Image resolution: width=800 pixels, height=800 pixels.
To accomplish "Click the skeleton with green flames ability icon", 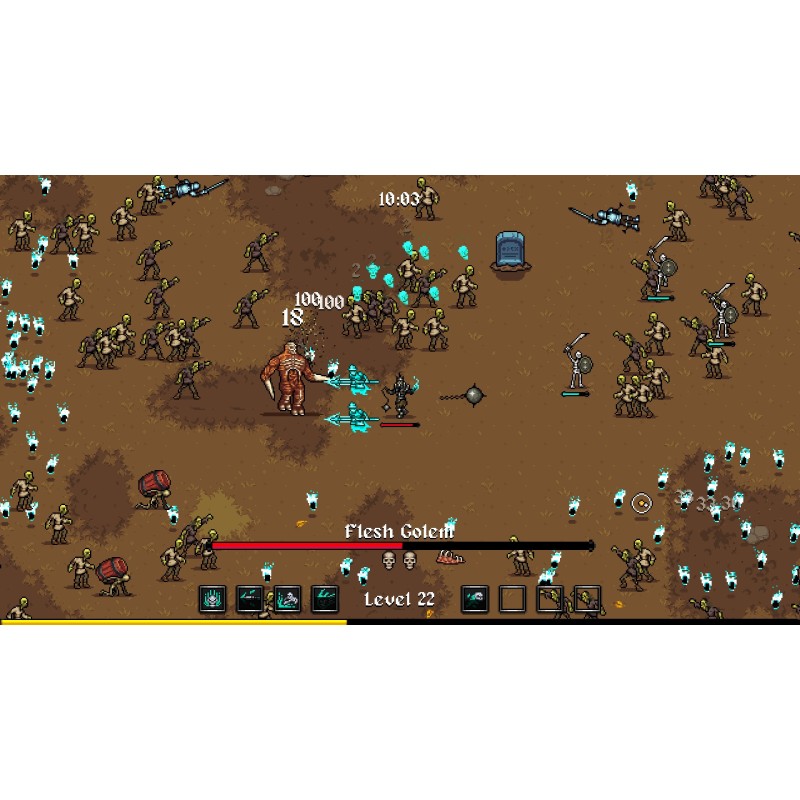I will pos(288,599).
